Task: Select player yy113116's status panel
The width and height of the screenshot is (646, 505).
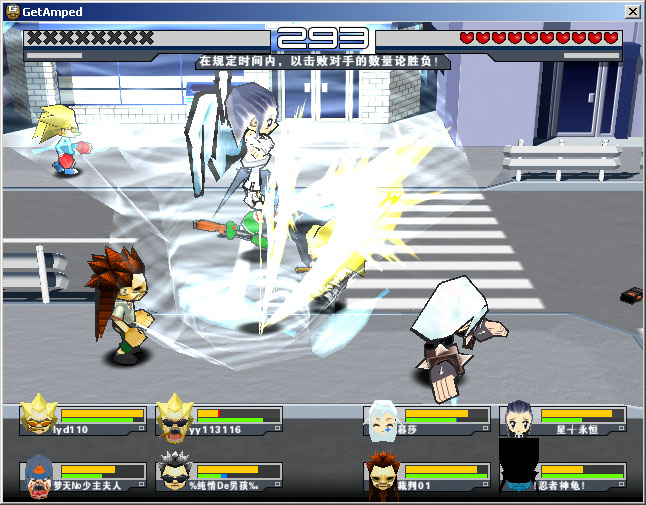Action: (218, 420)
